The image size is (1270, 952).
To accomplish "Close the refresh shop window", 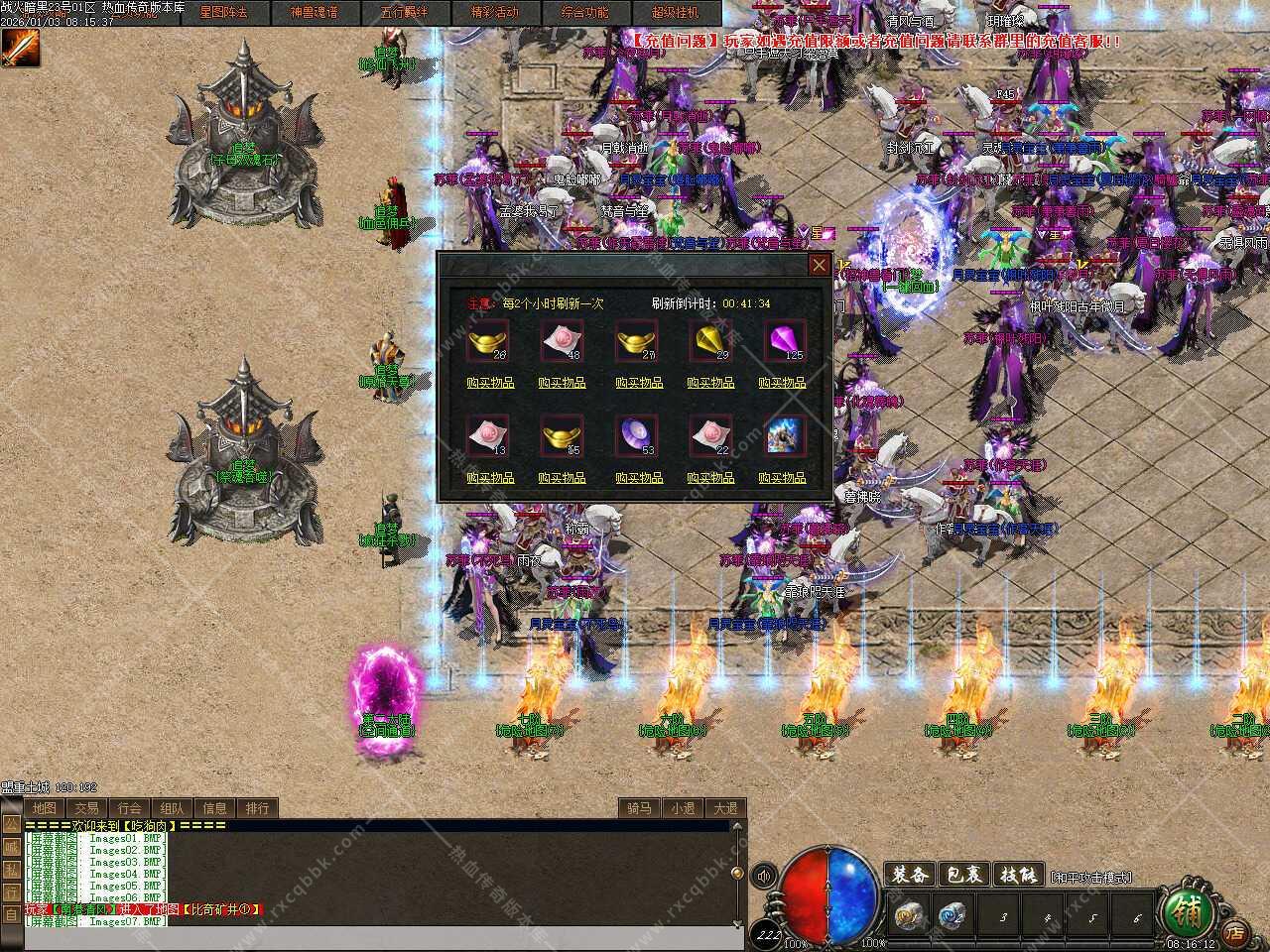I will coord(819,265).
